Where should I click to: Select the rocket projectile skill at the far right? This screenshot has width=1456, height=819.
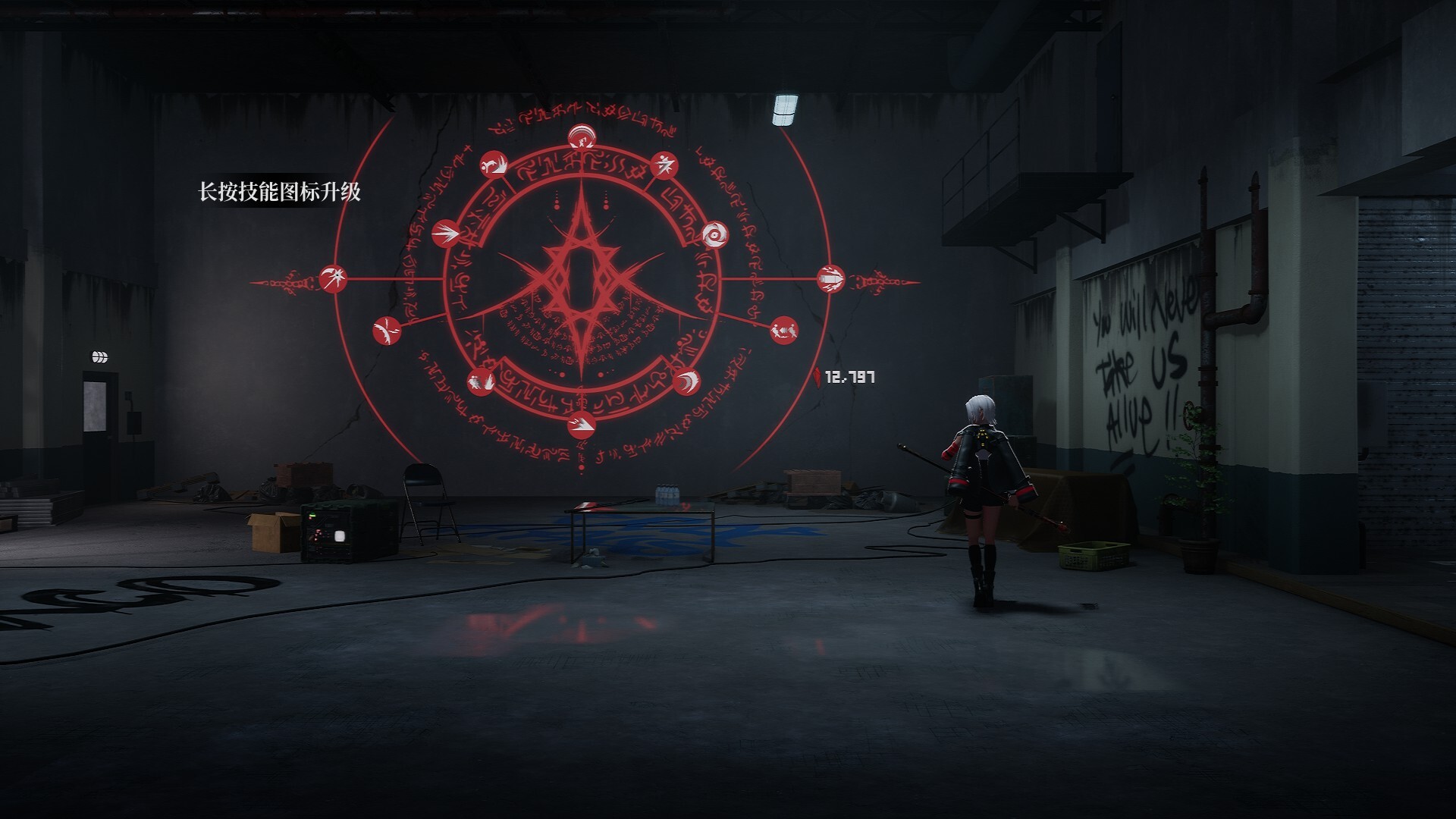point(833,279)
